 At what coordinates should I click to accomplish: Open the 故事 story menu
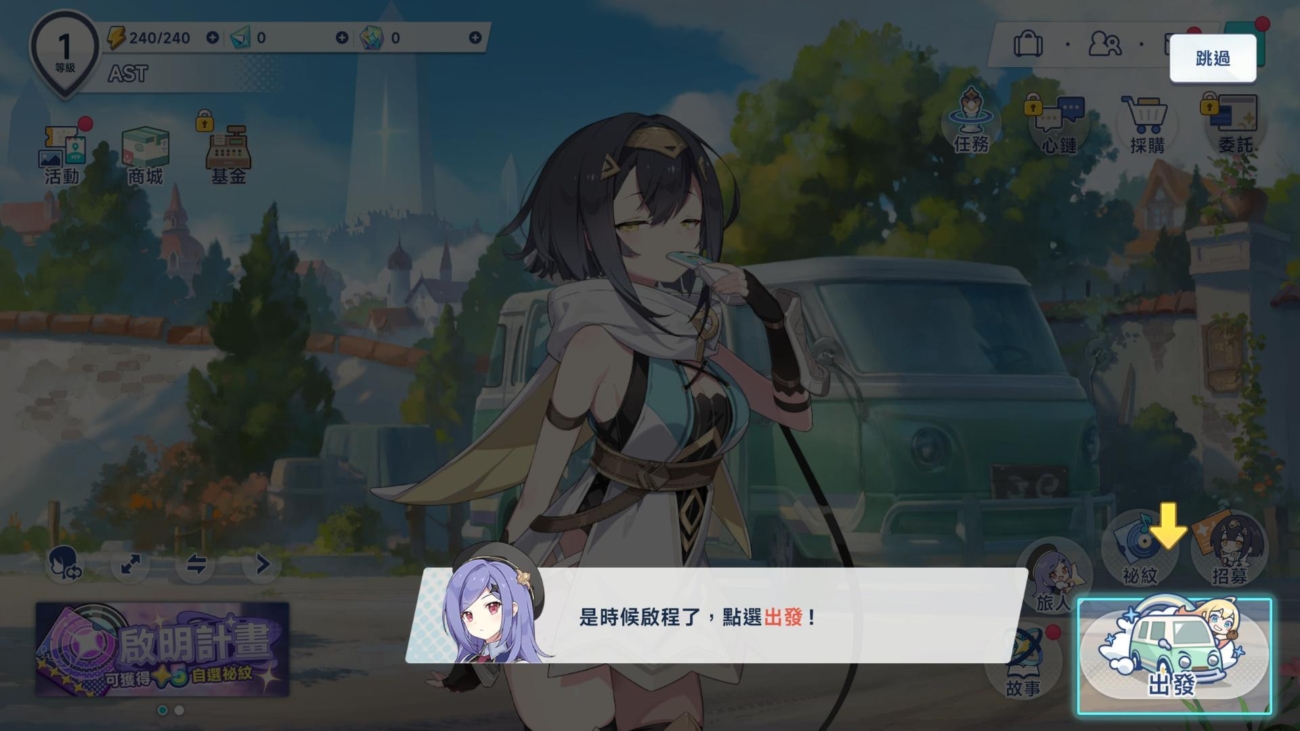1024,663
